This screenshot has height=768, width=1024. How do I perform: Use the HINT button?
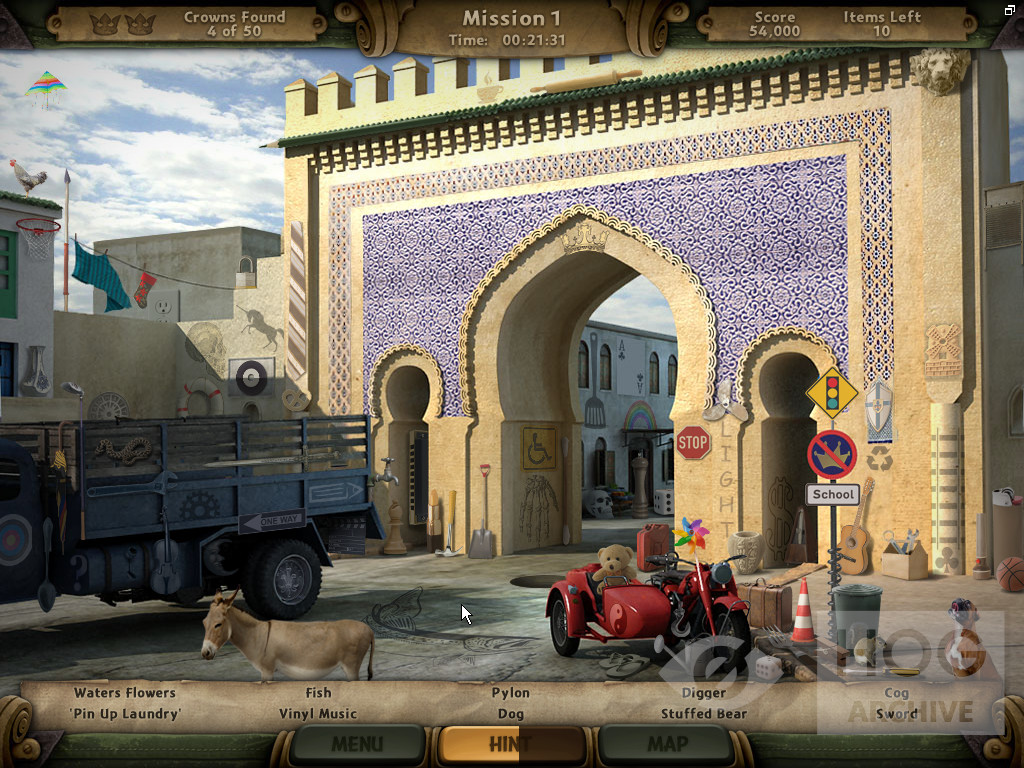pyautogui.click(x=511, y=744)
